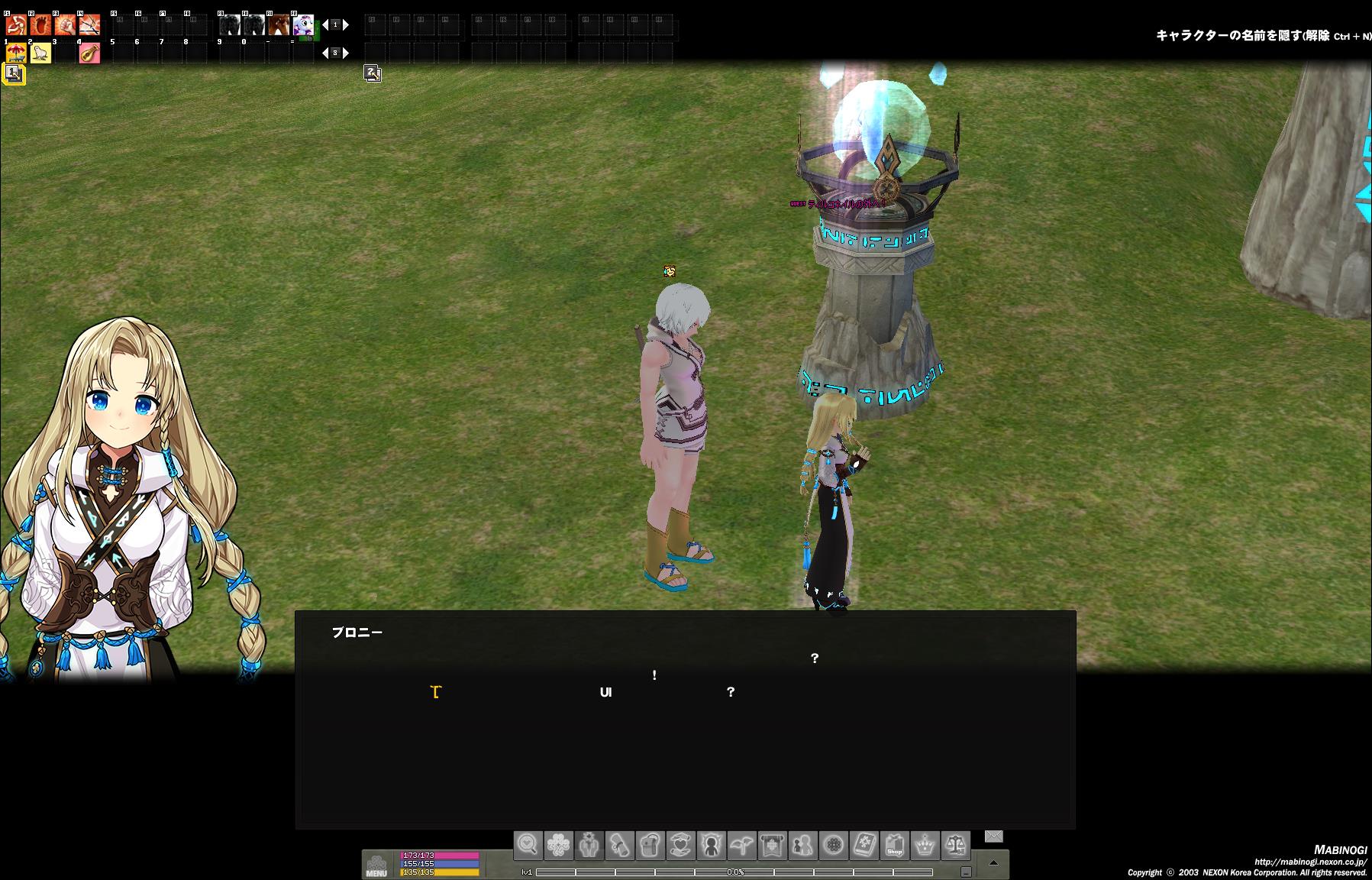The image size is (1372, 880).
Task: Open the book icon in the bottom bar
Action: point(864,846)
